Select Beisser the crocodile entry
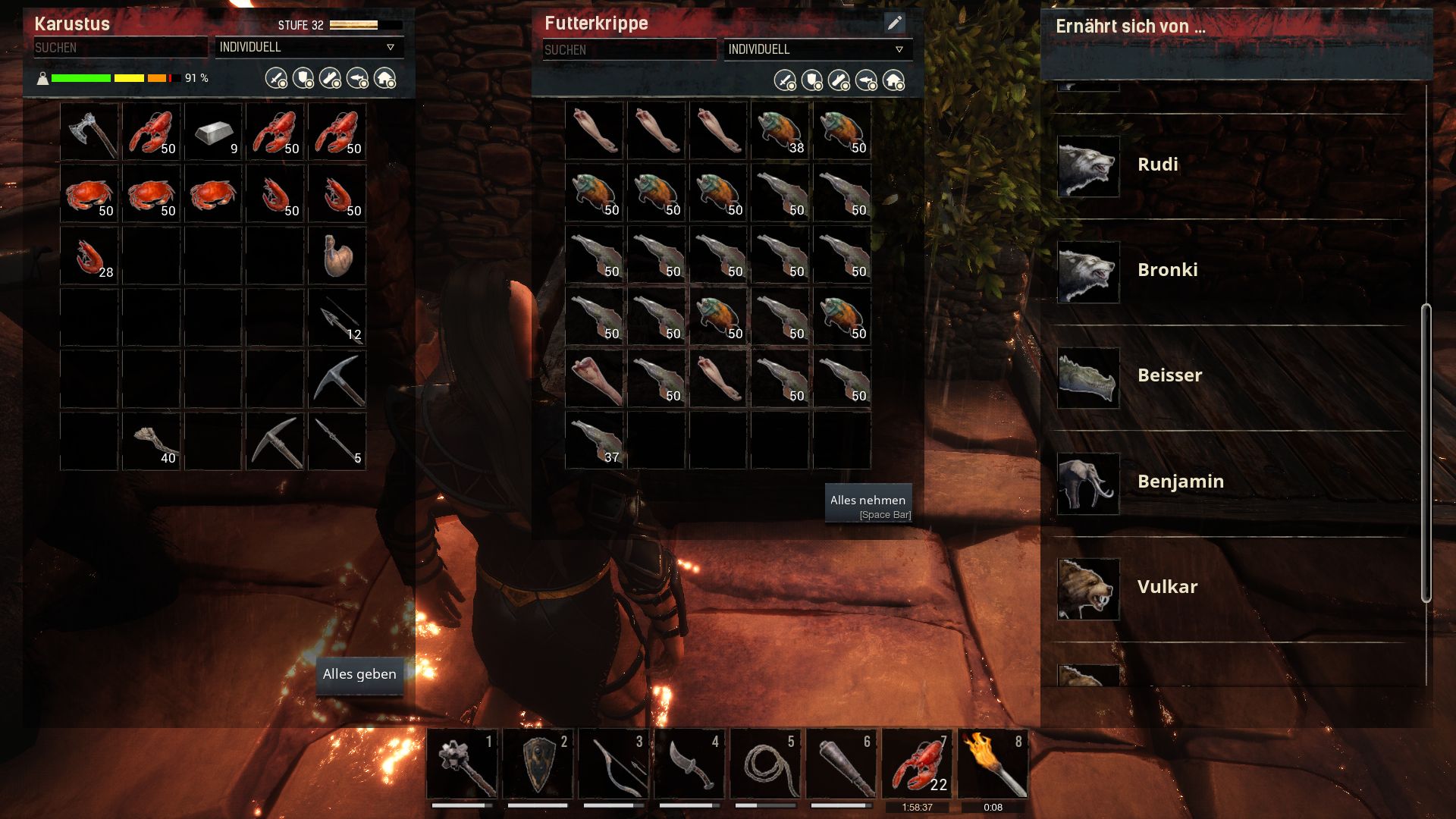The height and width of the screenshot is (819, 1456). [1169, 376]
